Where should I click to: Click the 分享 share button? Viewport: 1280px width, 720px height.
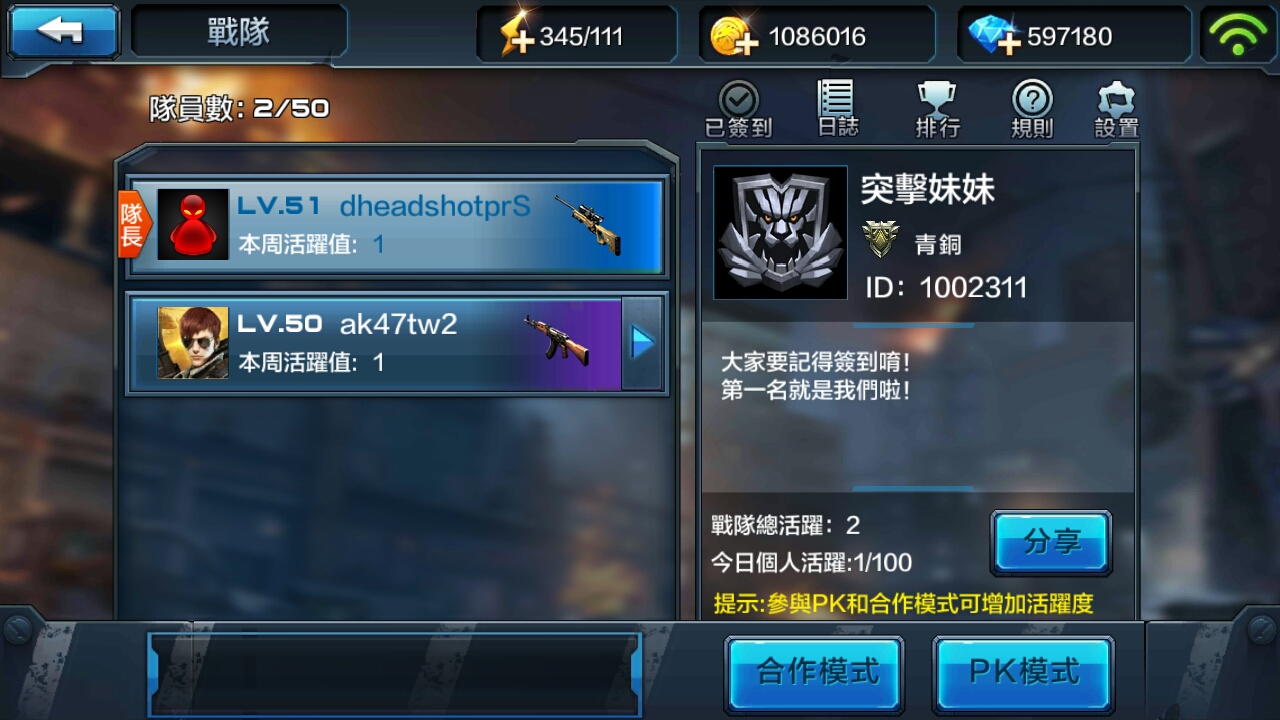pos(1051,542)
